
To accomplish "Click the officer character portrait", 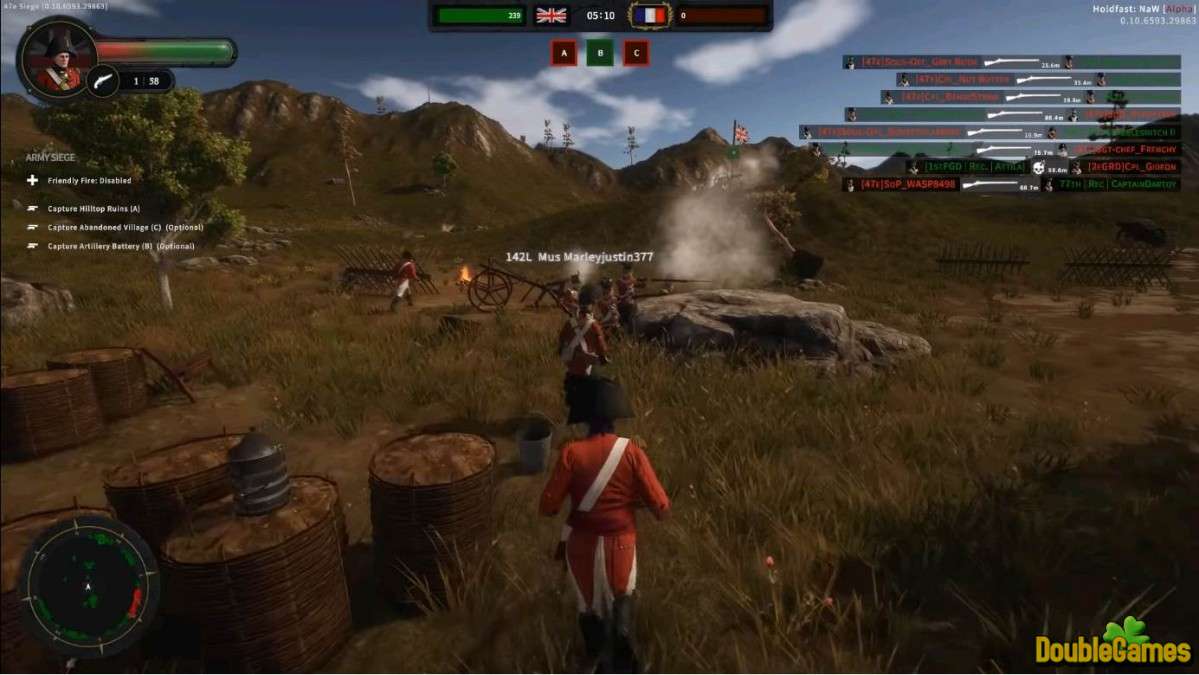I will point(58,59).
